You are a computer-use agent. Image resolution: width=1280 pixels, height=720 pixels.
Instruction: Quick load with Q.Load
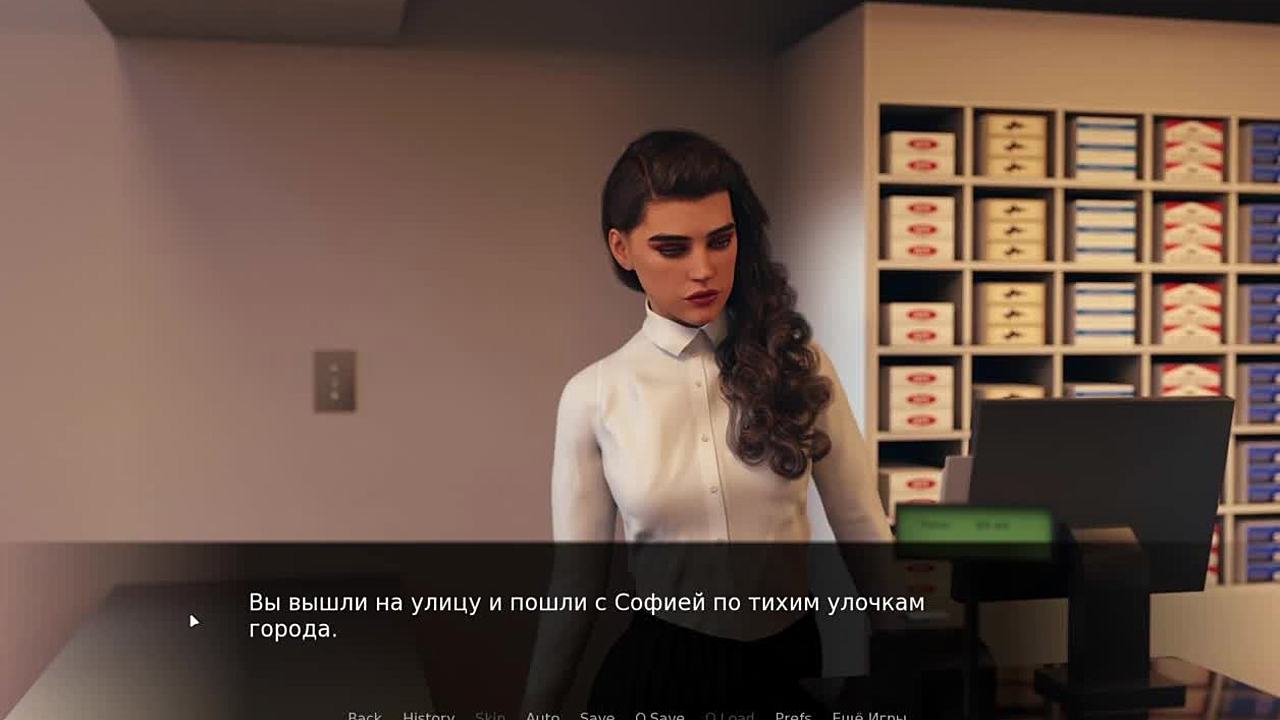730,715
